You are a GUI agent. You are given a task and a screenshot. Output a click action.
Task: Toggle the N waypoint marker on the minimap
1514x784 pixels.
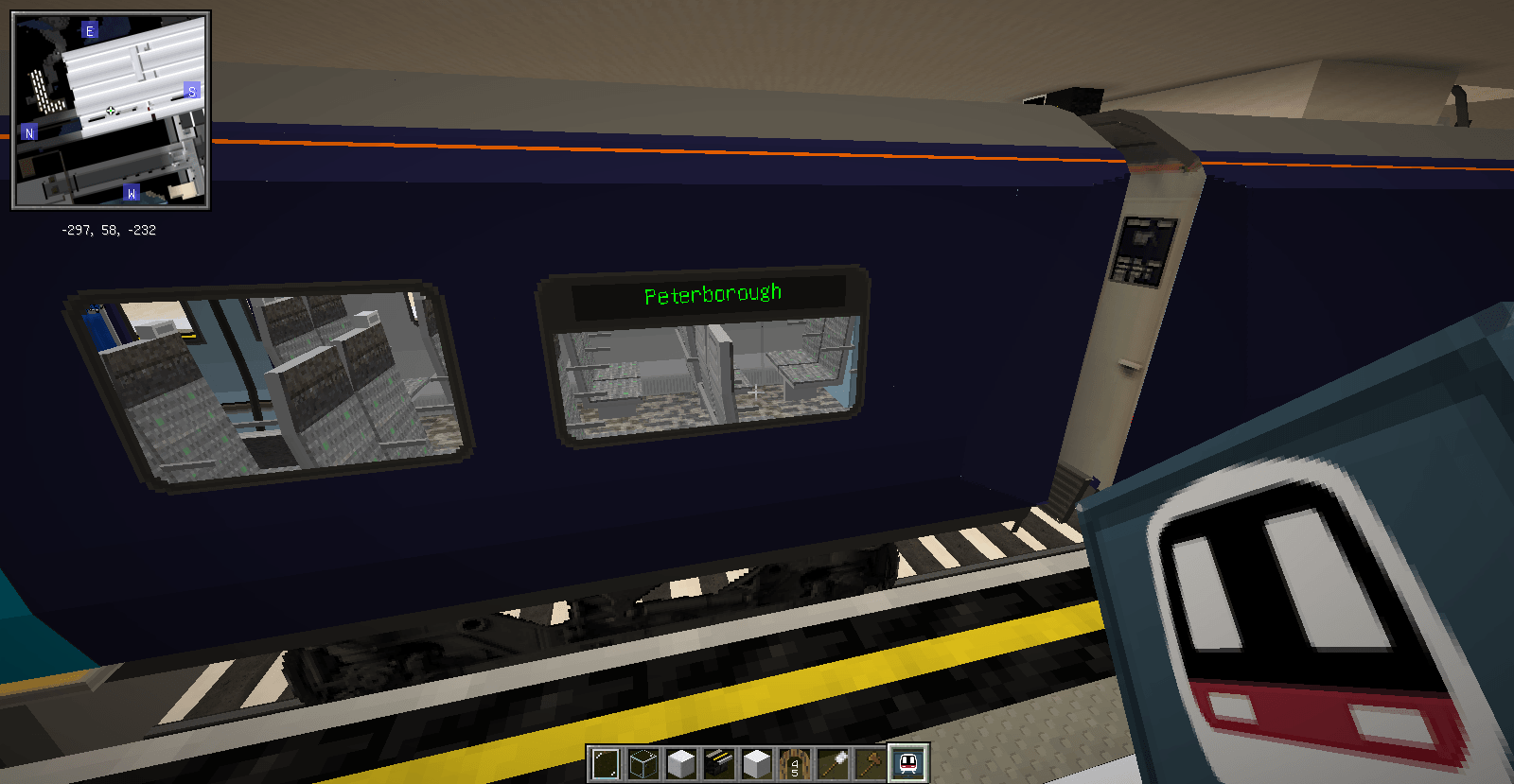(29, 133)
